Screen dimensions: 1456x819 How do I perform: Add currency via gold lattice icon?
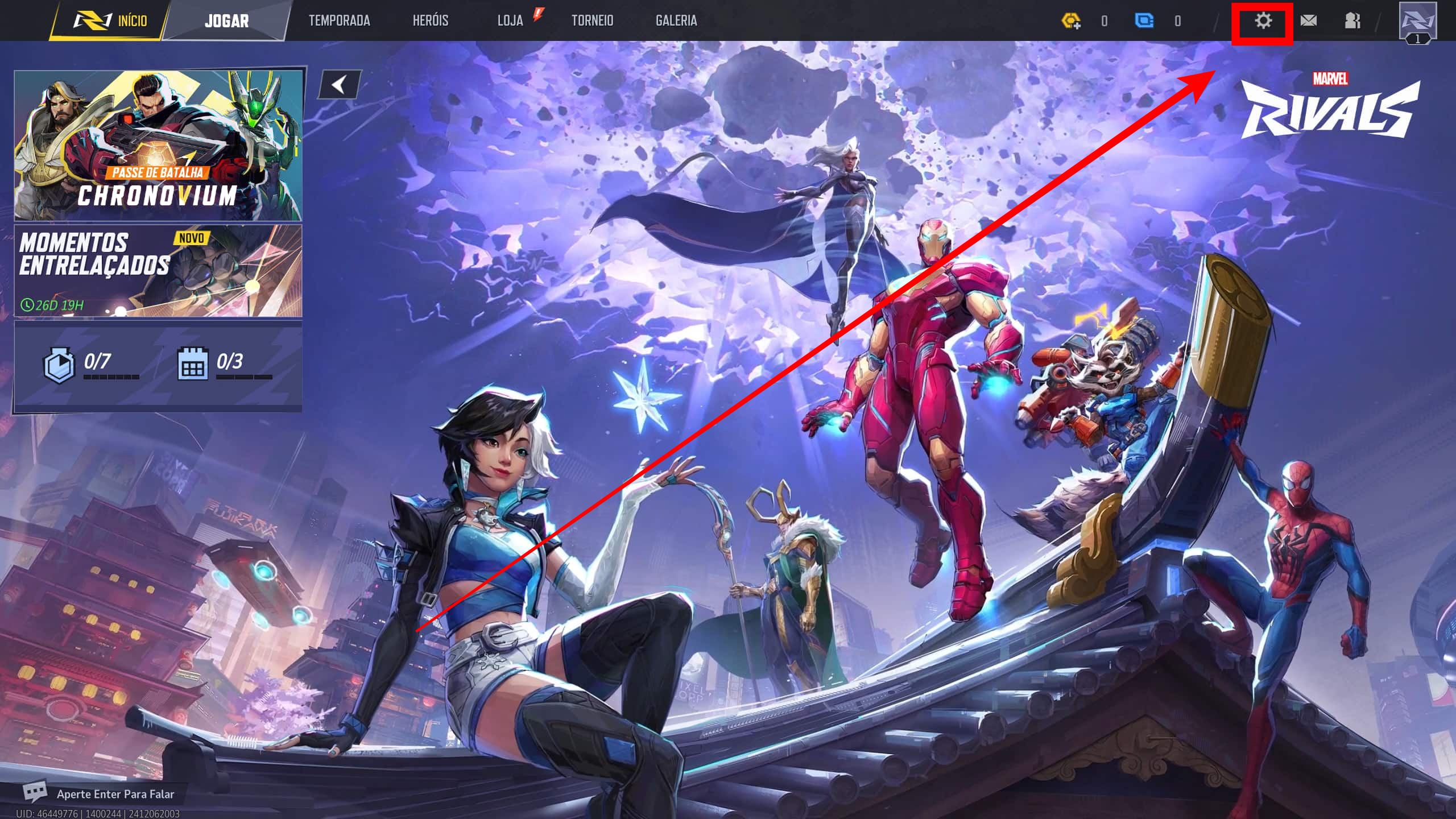[x=1071, y=22]
